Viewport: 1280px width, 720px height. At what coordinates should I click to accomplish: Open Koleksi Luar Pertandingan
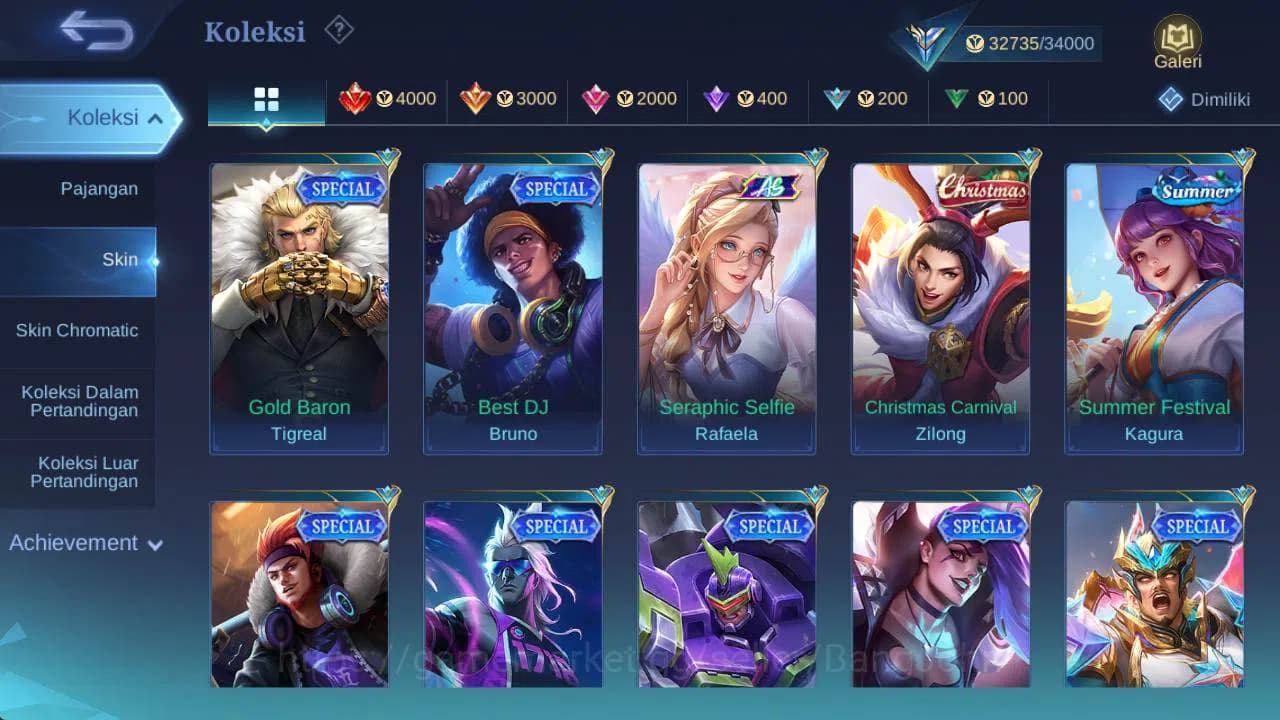(x=78, y=471)
